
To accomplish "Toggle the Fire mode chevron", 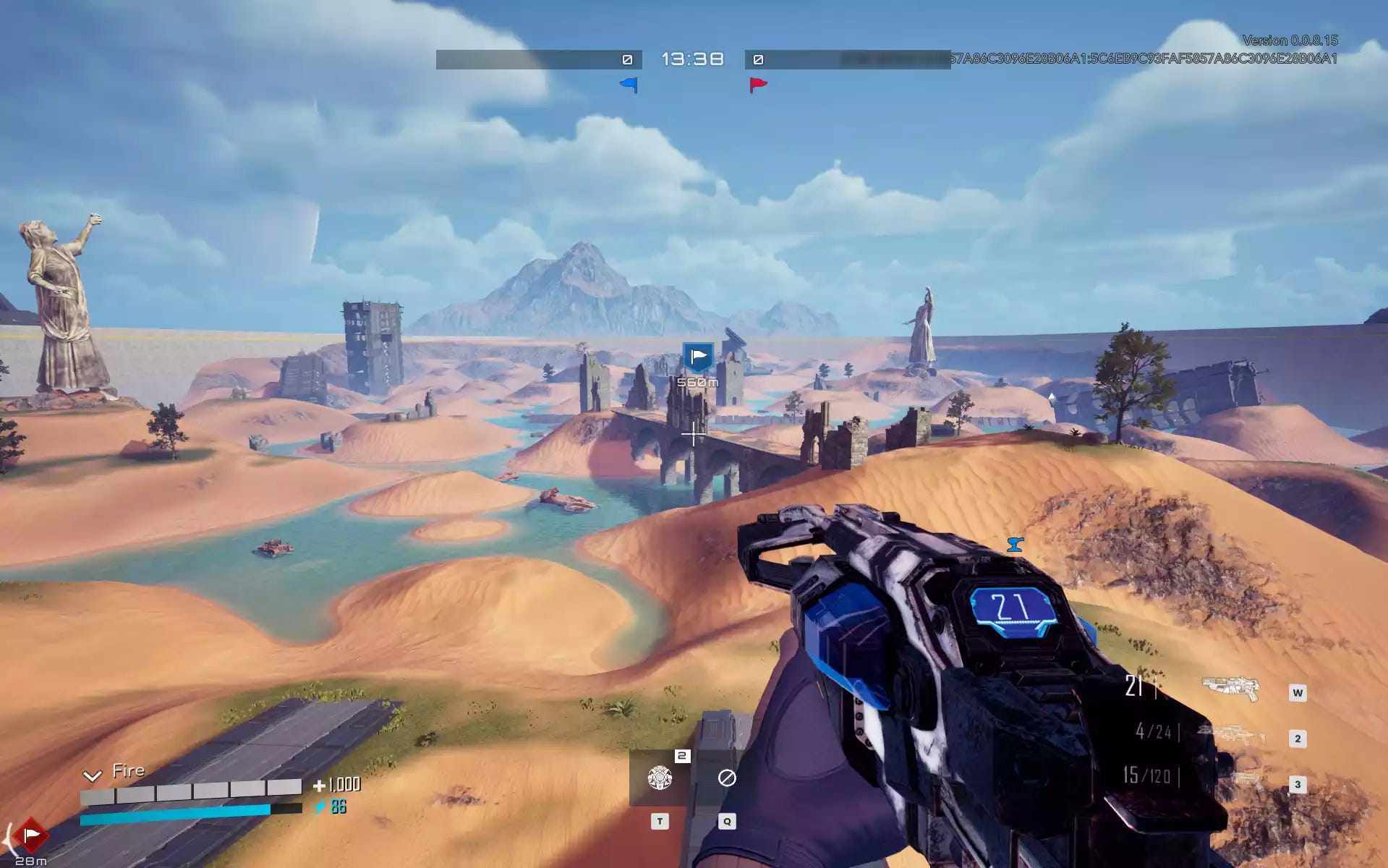I will [x=92, y=776].
